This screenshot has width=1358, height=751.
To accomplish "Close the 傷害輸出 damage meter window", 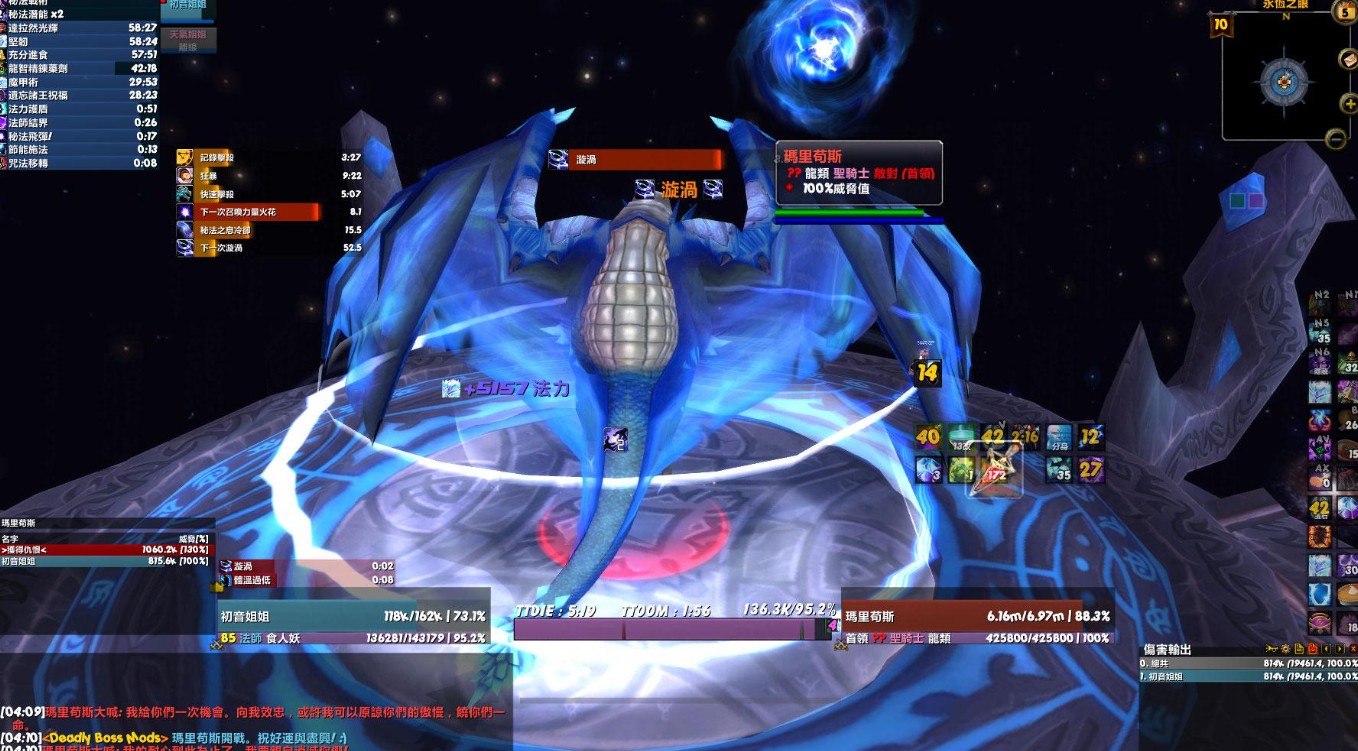I will coord(1353,649).
